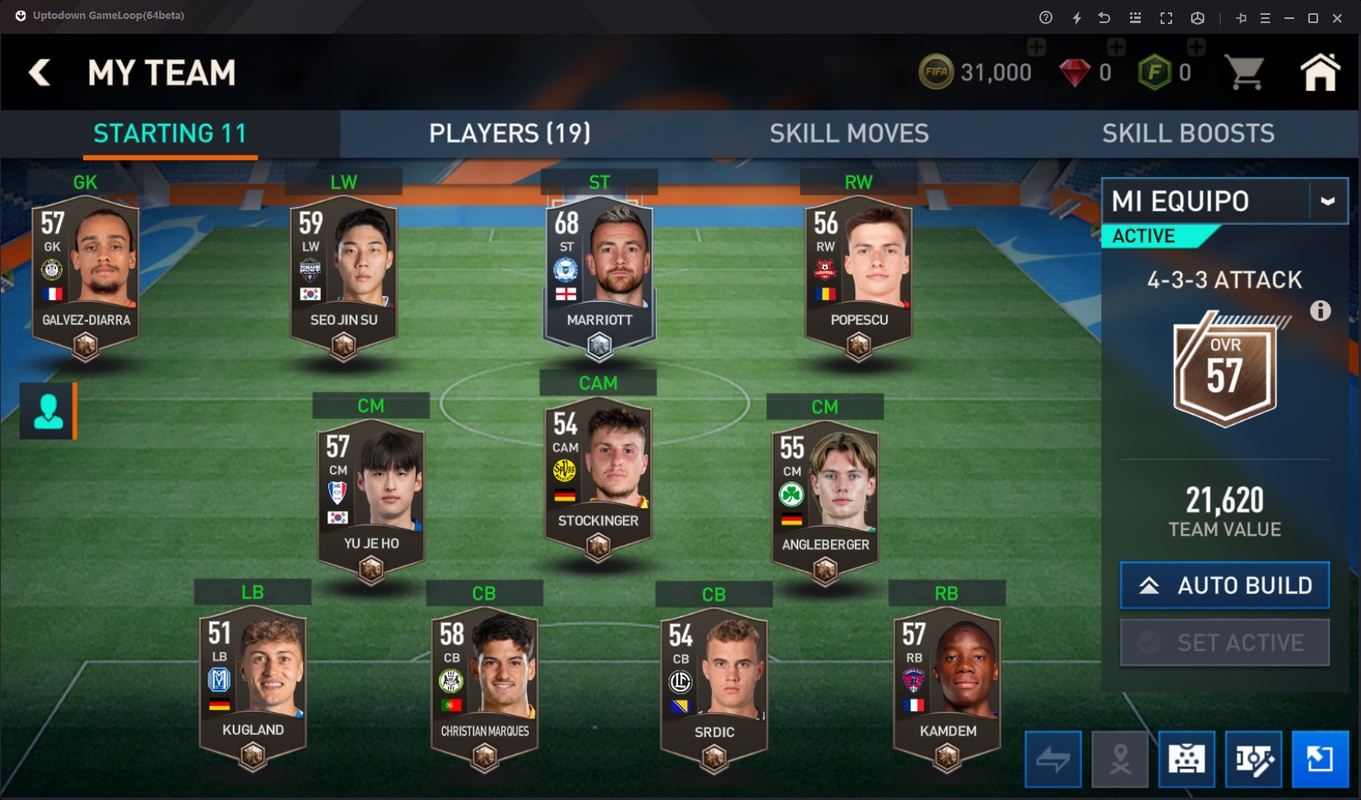
Task: Switch to the PLAYERS (19) tab
Action: (x=509, y=133)
